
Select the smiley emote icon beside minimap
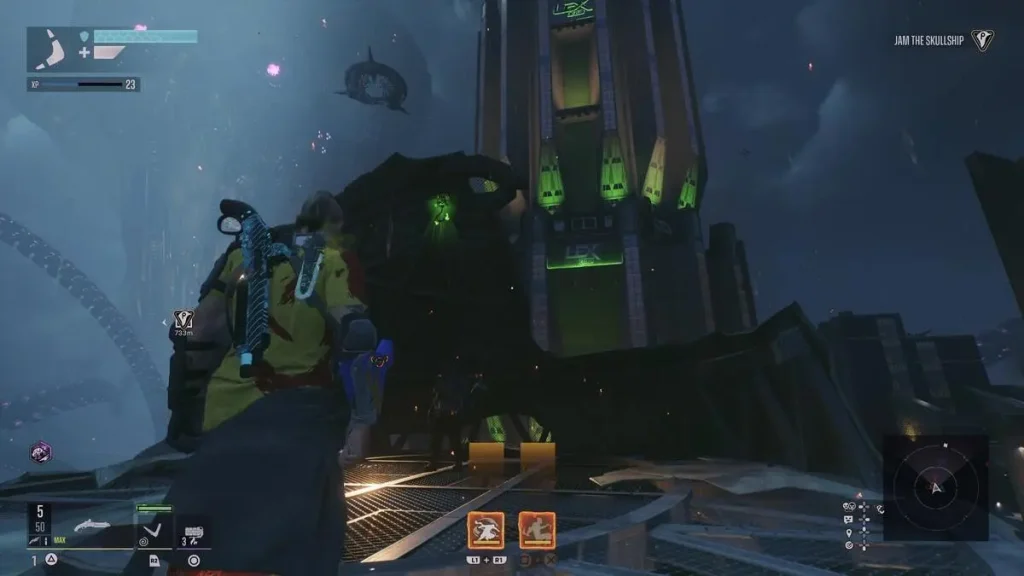tap(849, 520)
